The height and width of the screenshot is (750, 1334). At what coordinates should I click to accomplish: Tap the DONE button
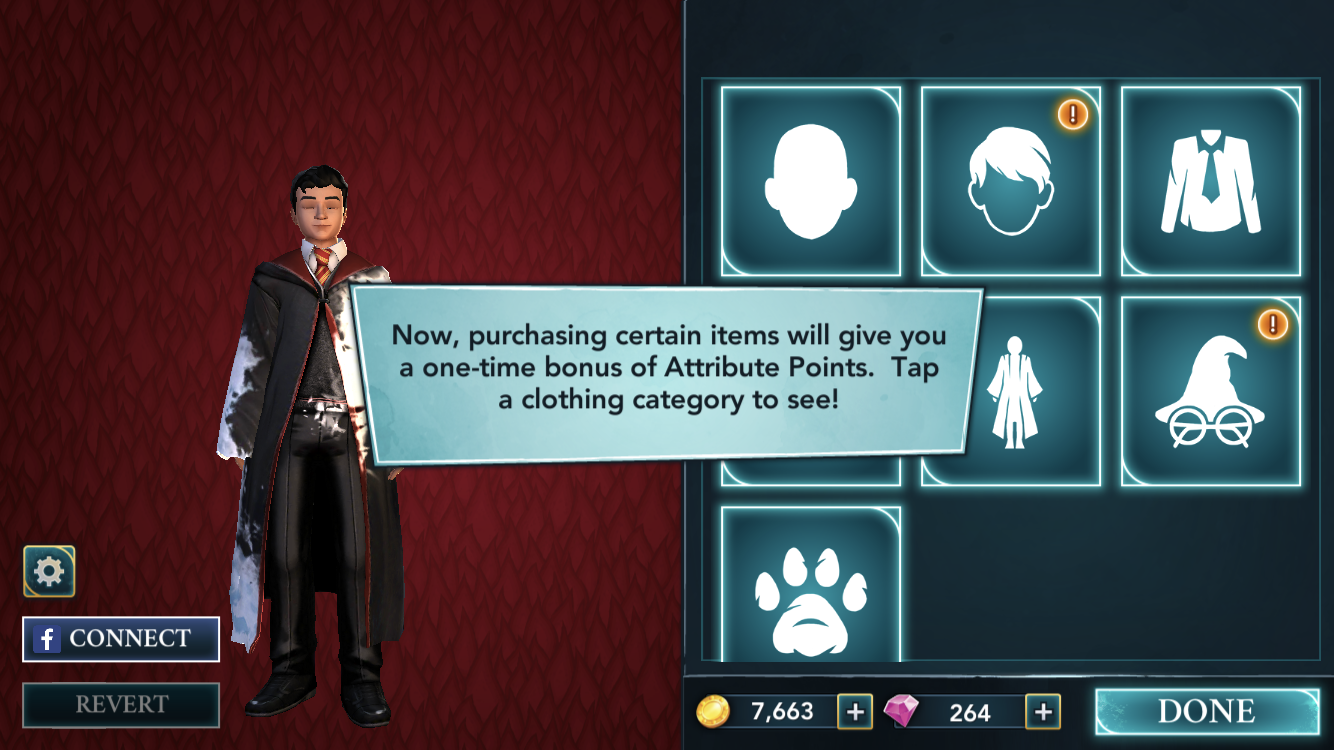1206,711
